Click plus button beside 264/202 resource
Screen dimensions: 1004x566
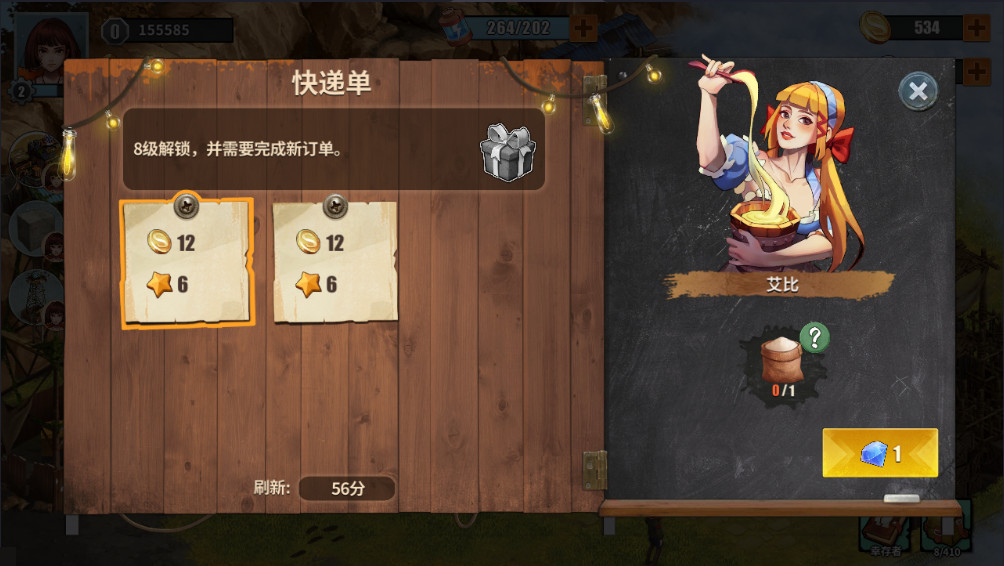pyautogui.click(x=584, y=27)
